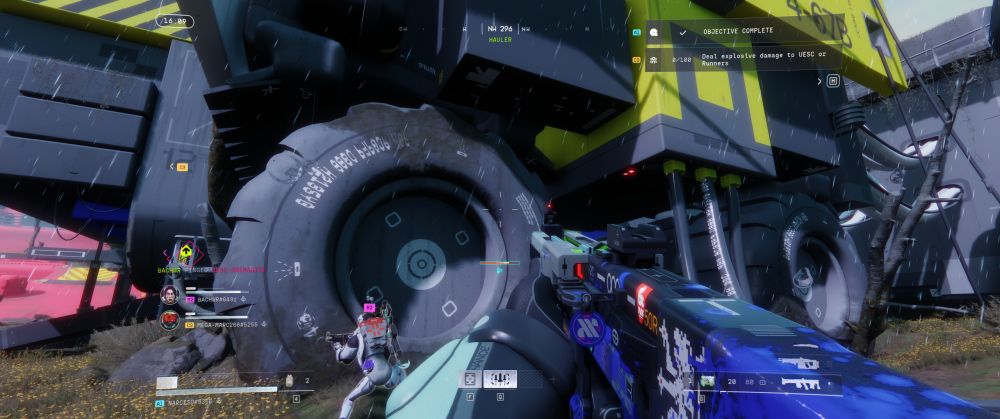Viewport: 1000px width, 419px height.
Task: Switch to the upper holstered weapon
Action: (800, 363)
